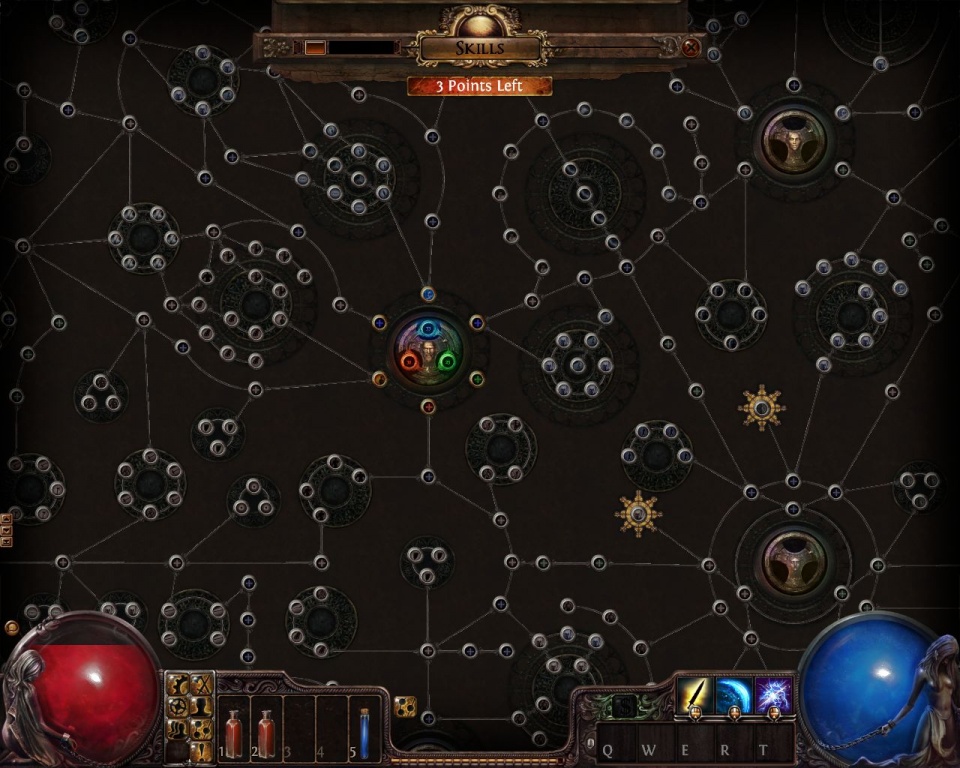Image resolution: width=960 pixels, height=768 pixels.
Task: Select the golden spiked keystone beside the lower portrait
Action: [638, 514]
